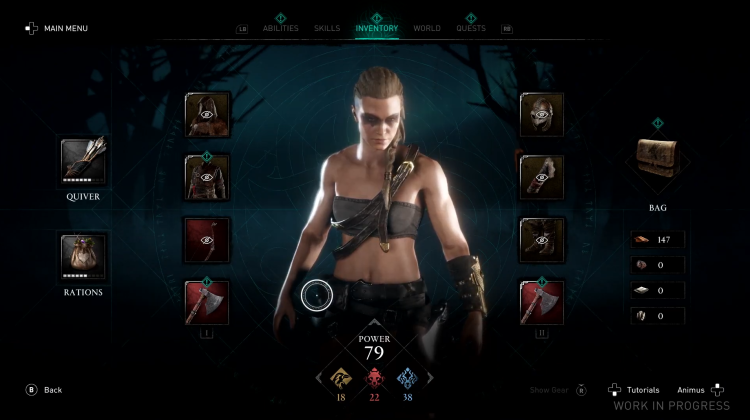Select the red bow weapon slot
Image resolution: width=750 pixels, height=420 pixels.
point(207,240)
